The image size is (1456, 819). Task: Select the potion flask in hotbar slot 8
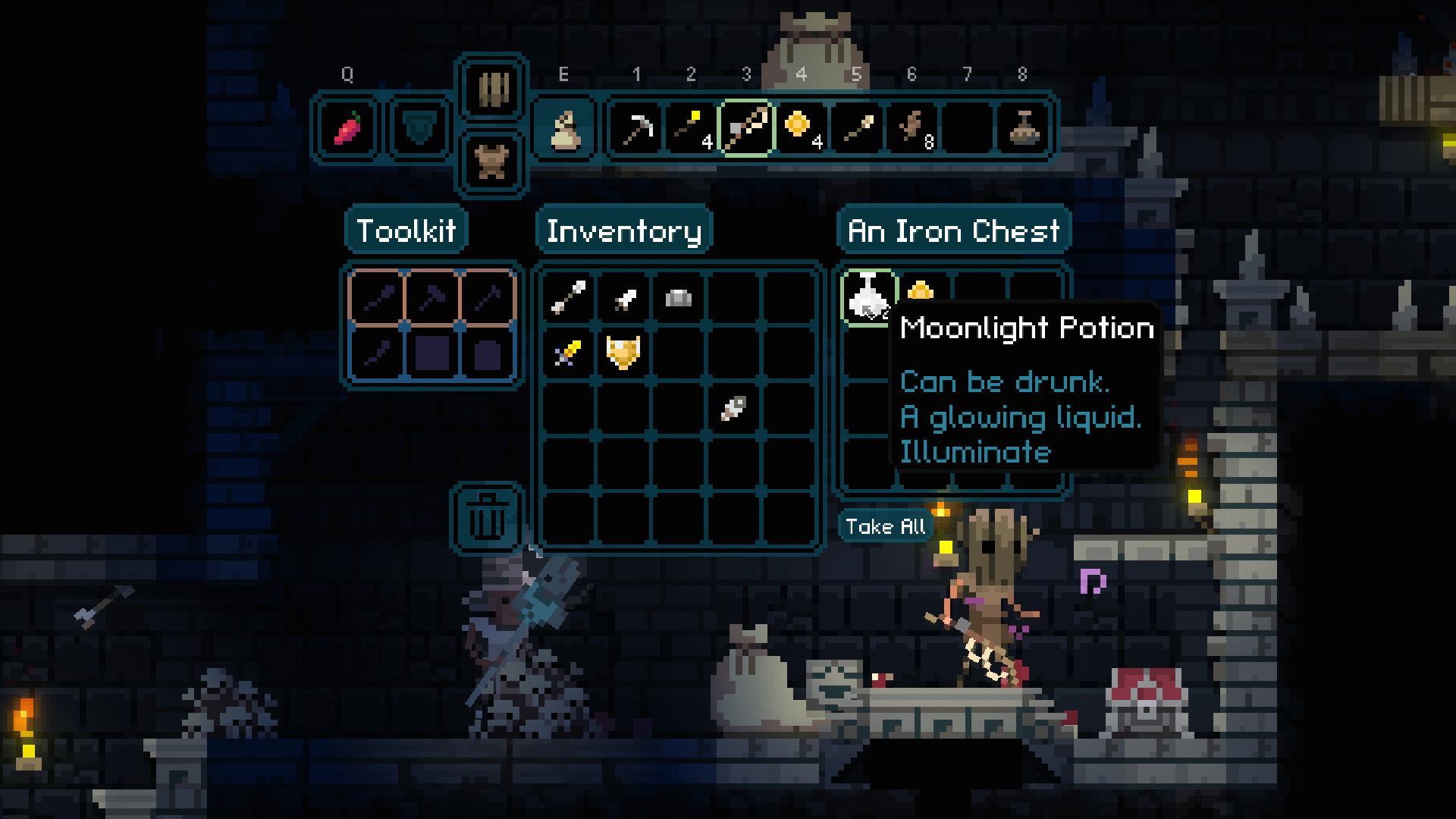[1022, 127]
